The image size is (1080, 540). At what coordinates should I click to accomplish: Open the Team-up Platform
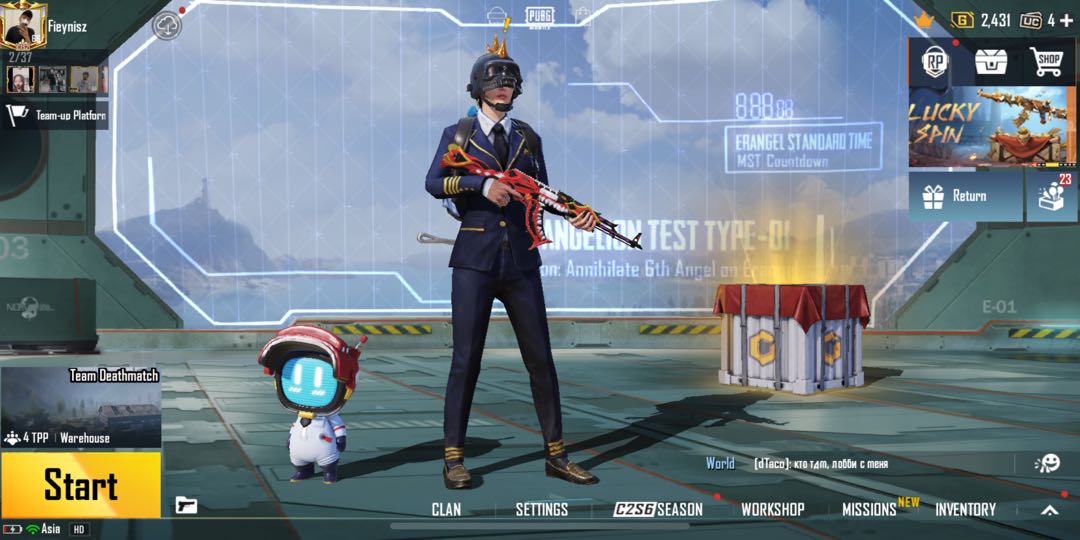(55, 115)
